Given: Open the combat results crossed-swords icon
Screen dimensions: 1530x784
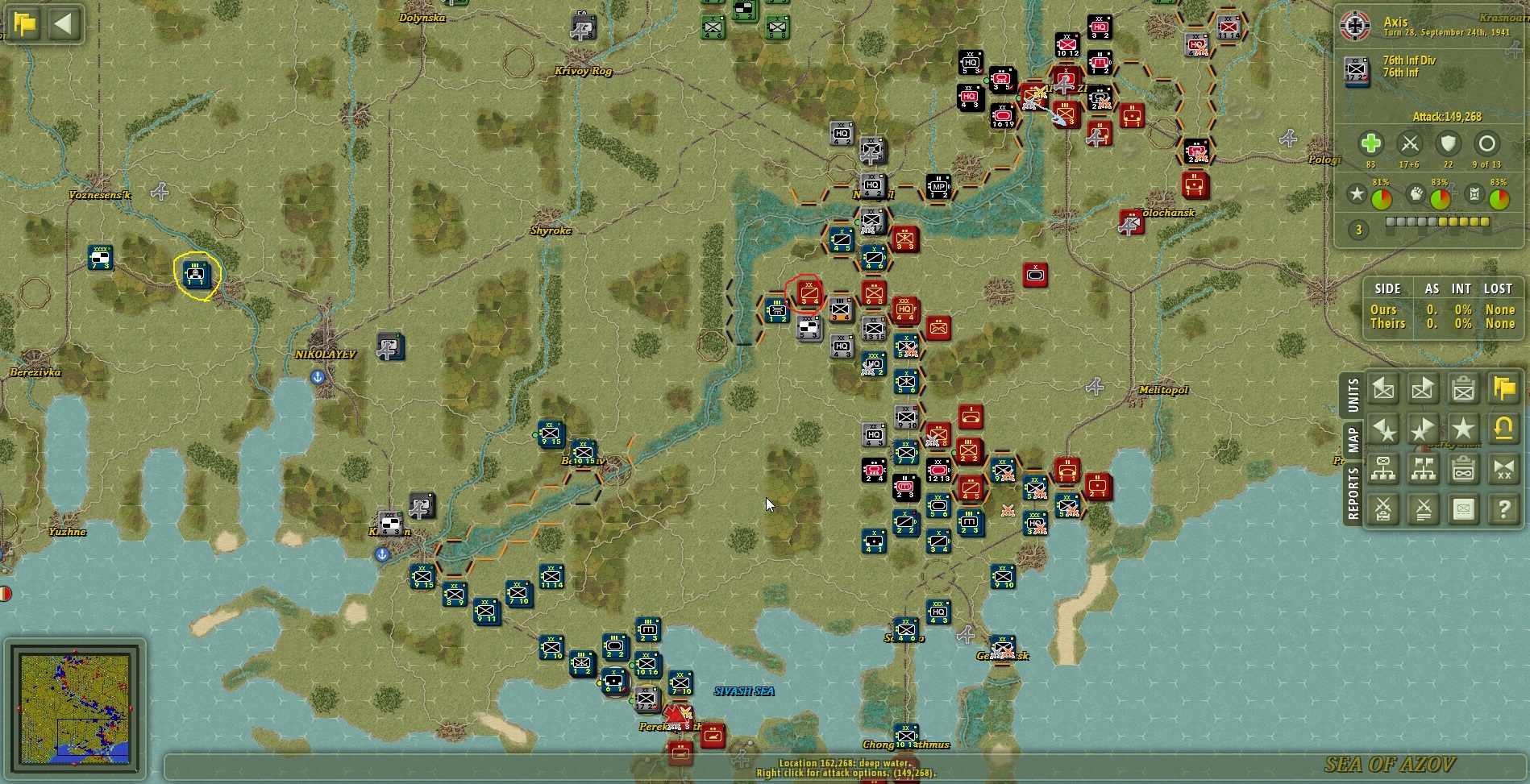Looking at the screenshot, I should pos(1423,510).
